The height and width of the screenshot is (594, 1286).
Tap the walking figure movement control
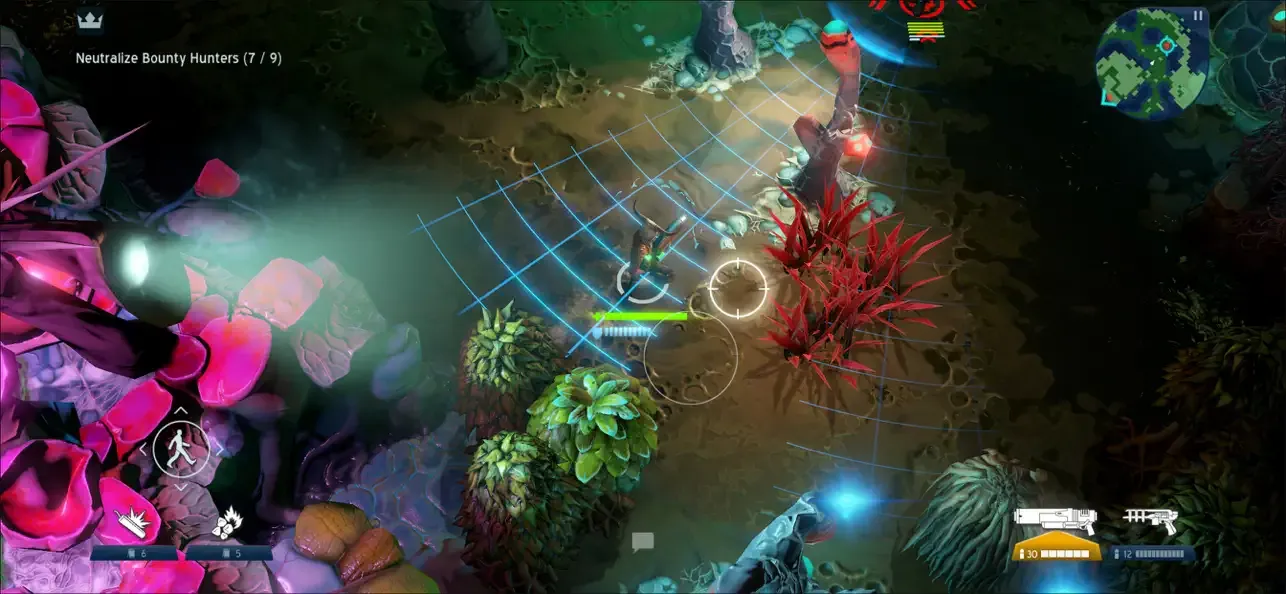[x=181, y=447]
